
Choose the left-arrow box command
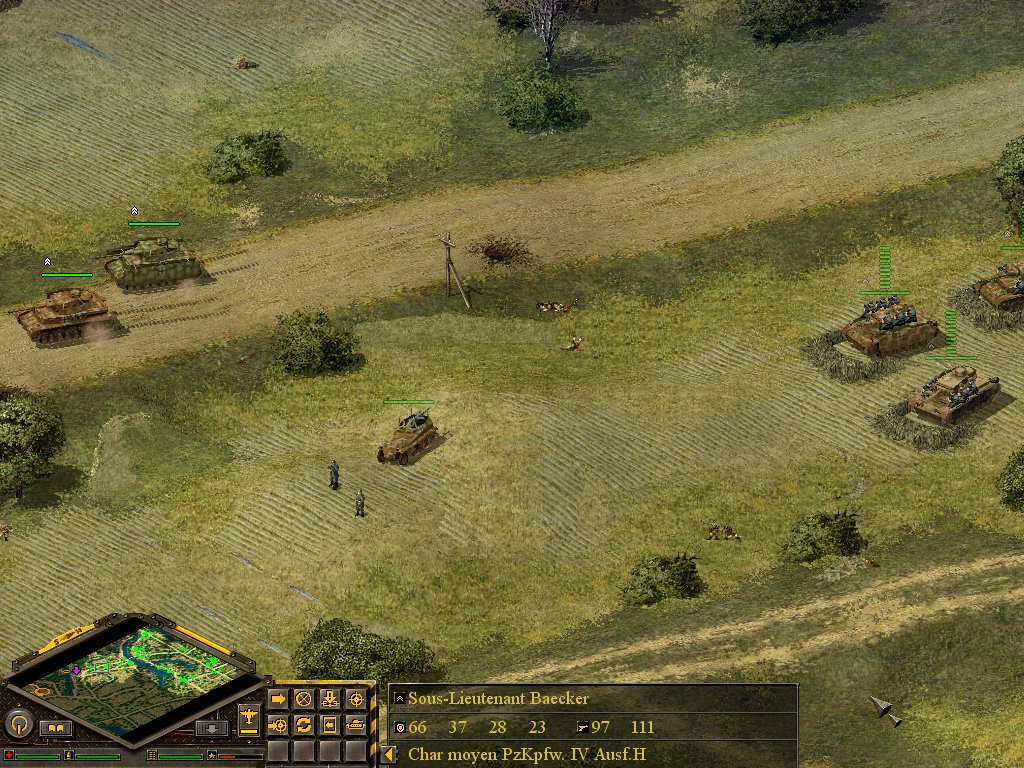329,724
